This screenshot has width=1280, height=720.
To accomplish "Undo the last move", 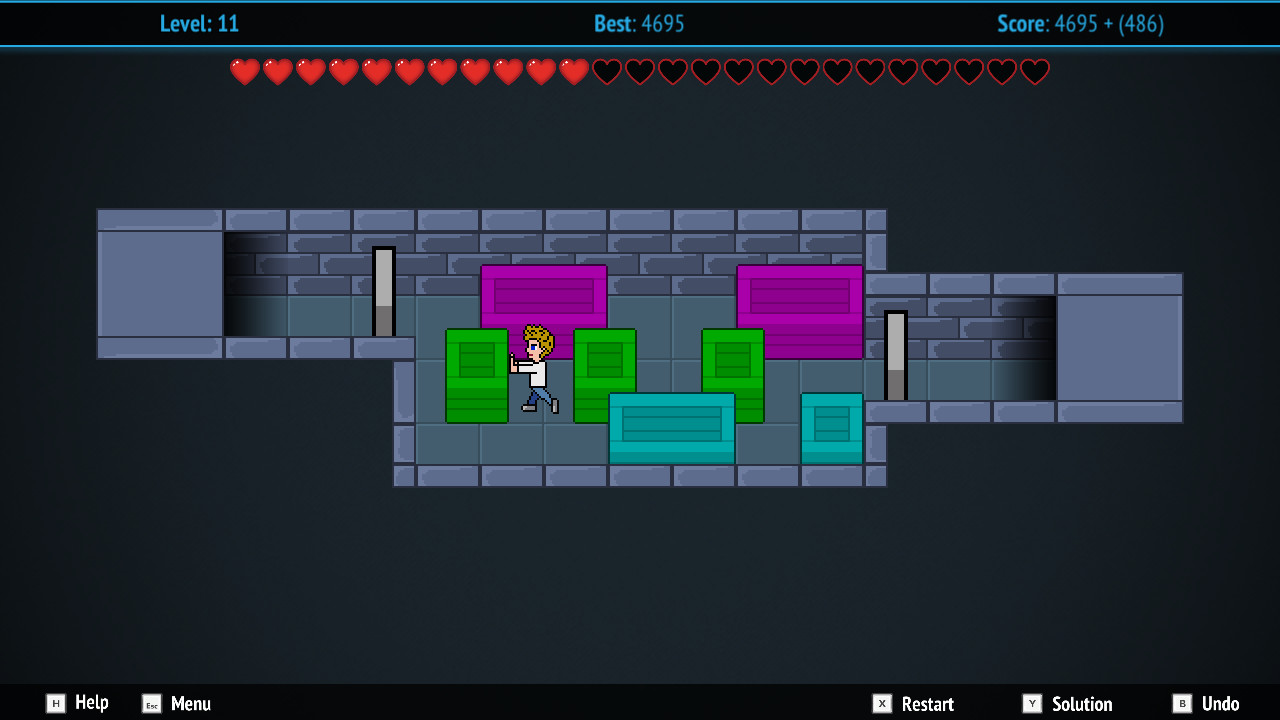I will point(1219,704).
